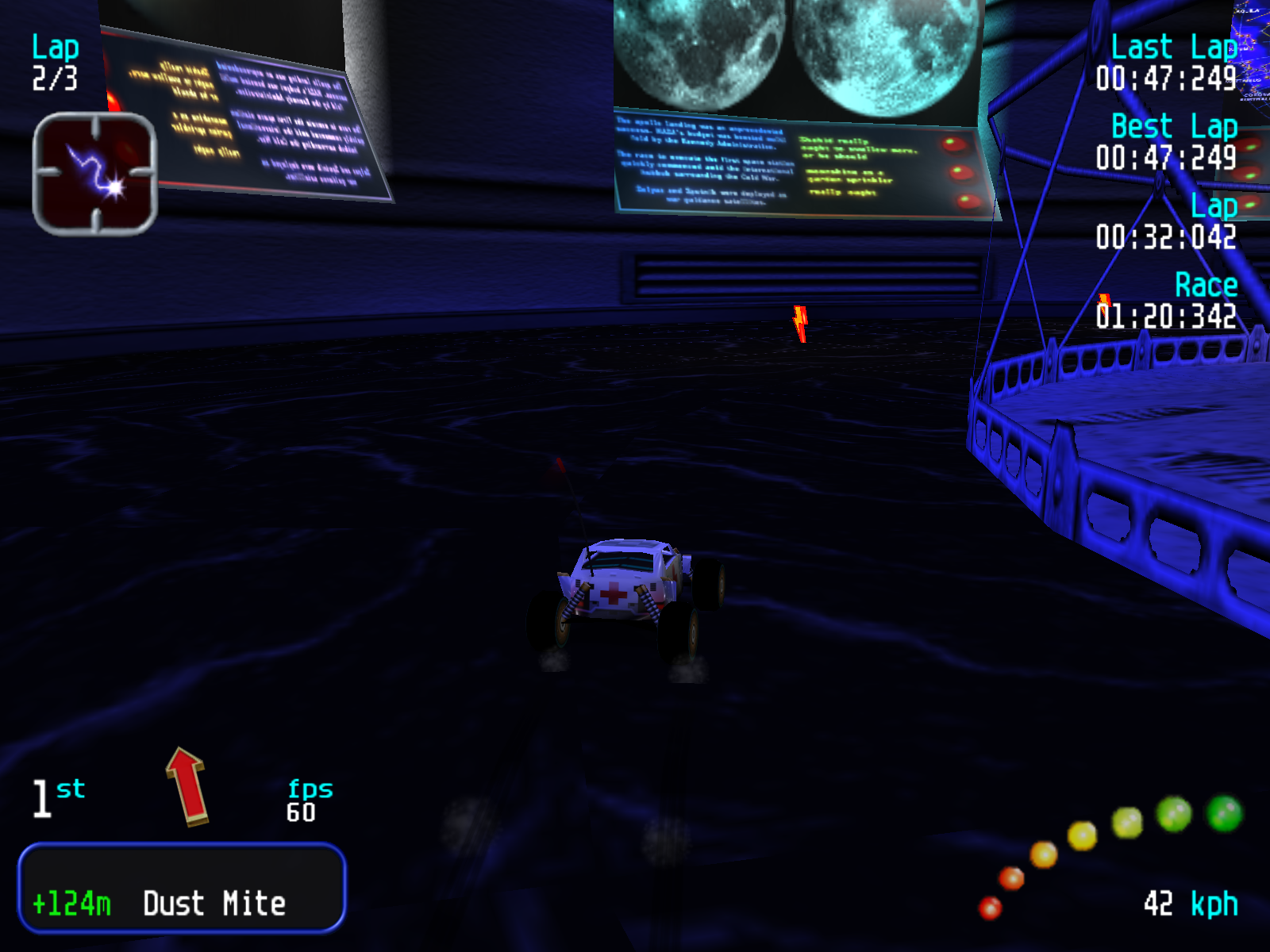Select the Dust Mite opponent tracker panel

click(182, 887)
